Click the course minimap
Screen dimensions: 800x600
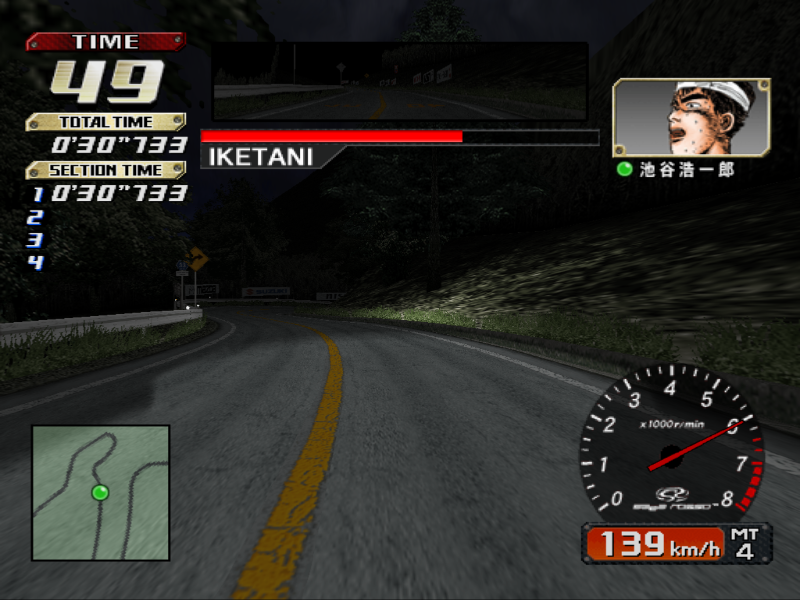(x=100, y=492)
